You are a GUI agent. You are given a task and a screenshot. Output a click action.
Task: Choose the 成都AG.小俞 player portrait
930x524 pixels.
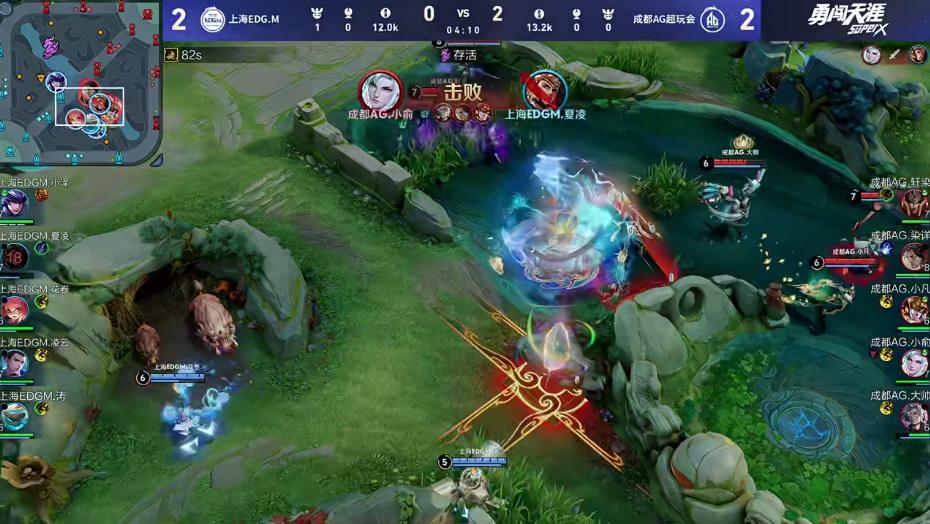pos(914,362)
